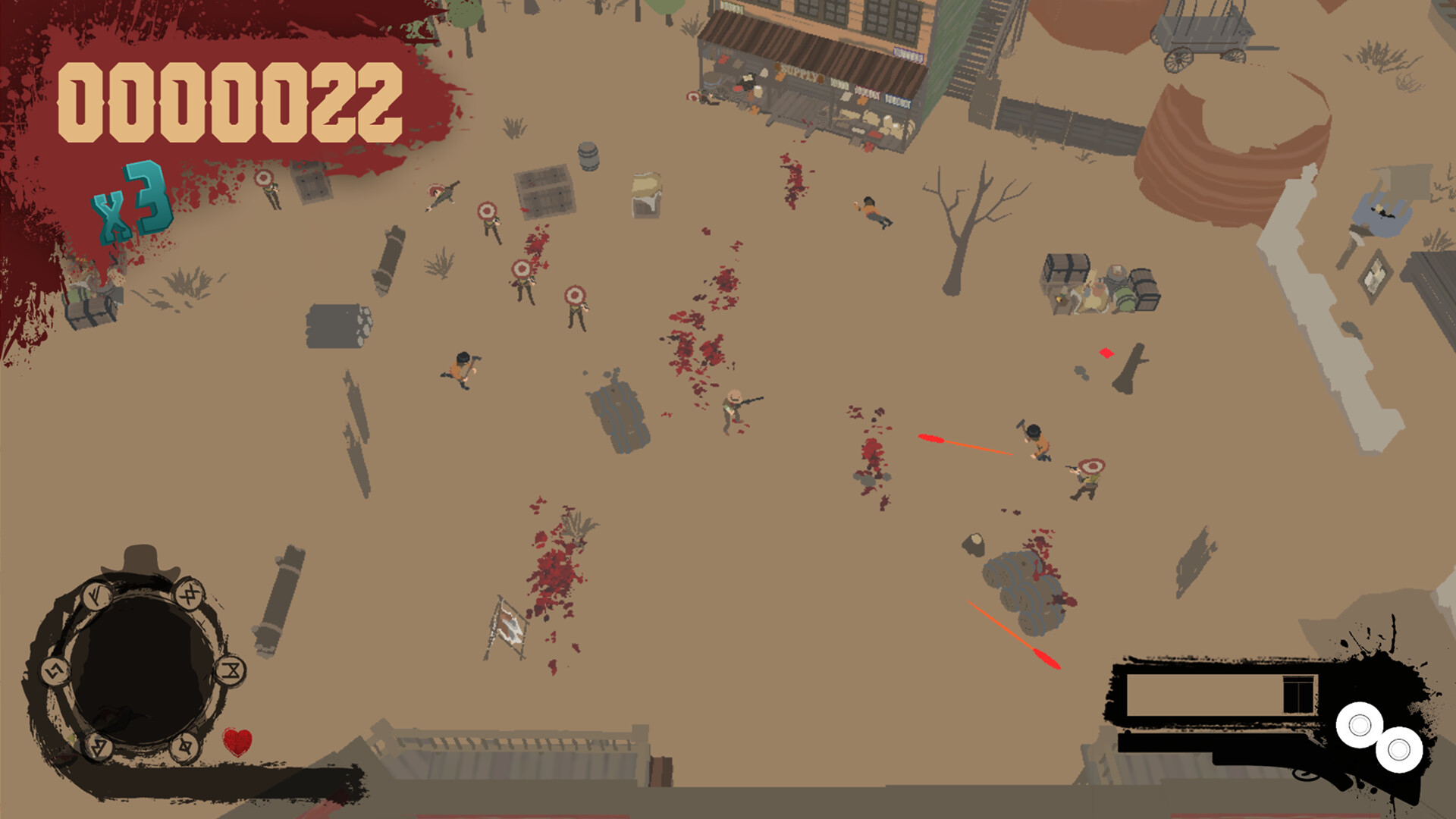The image size is (1456, 819).
Task: Click the ammo reload progress bar
Action: pos(1203,695)
